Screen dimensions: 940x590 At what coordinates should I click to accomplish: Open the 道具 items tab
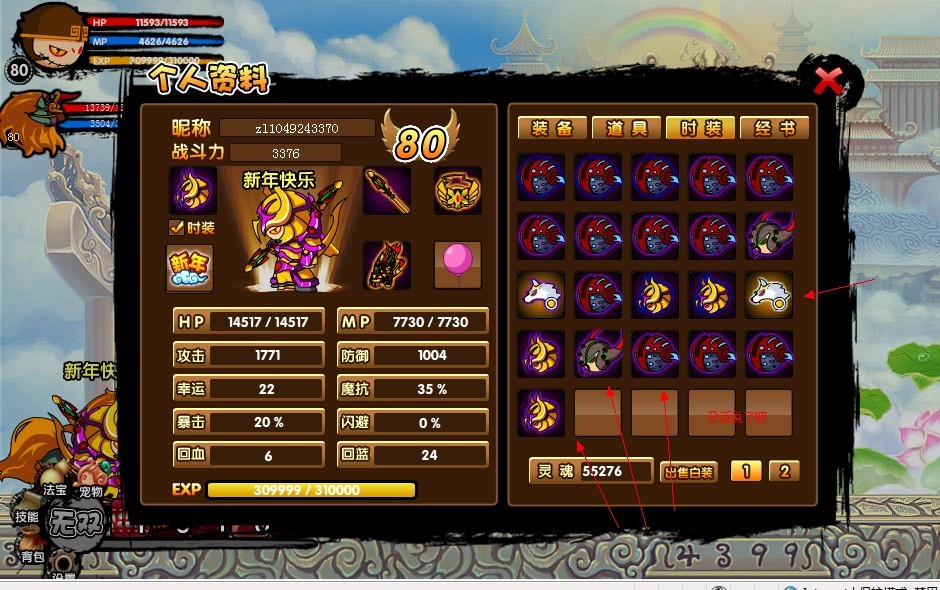[626, 129]
